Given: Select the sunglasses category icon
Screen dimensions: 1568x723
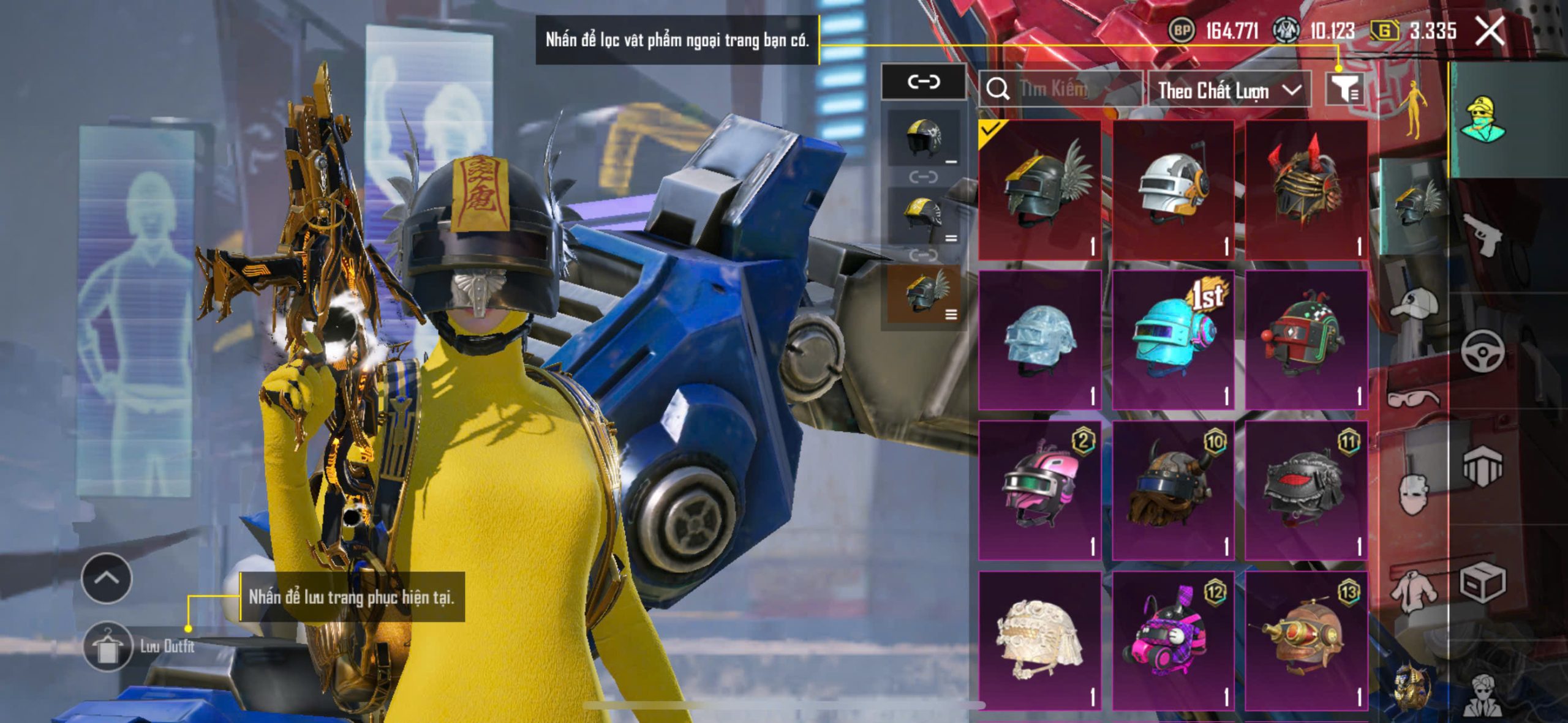Looking at the screenshot, I should pos(1413,399).
